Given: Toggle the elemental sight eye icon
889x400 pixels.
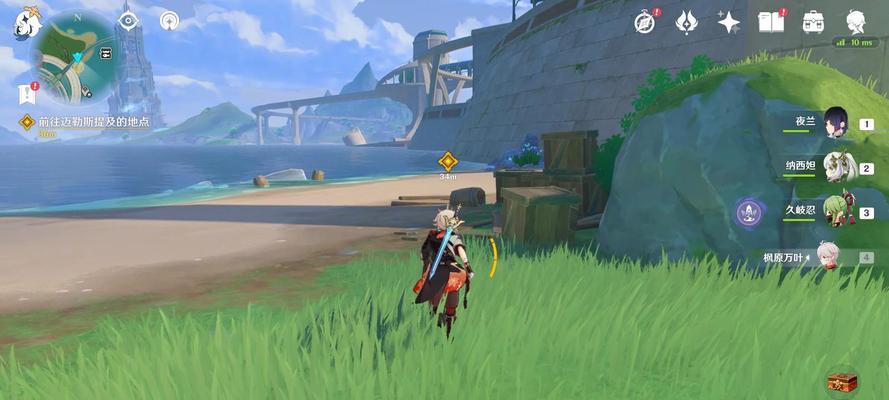Looking at the screenshot, I should pos(129,20).
